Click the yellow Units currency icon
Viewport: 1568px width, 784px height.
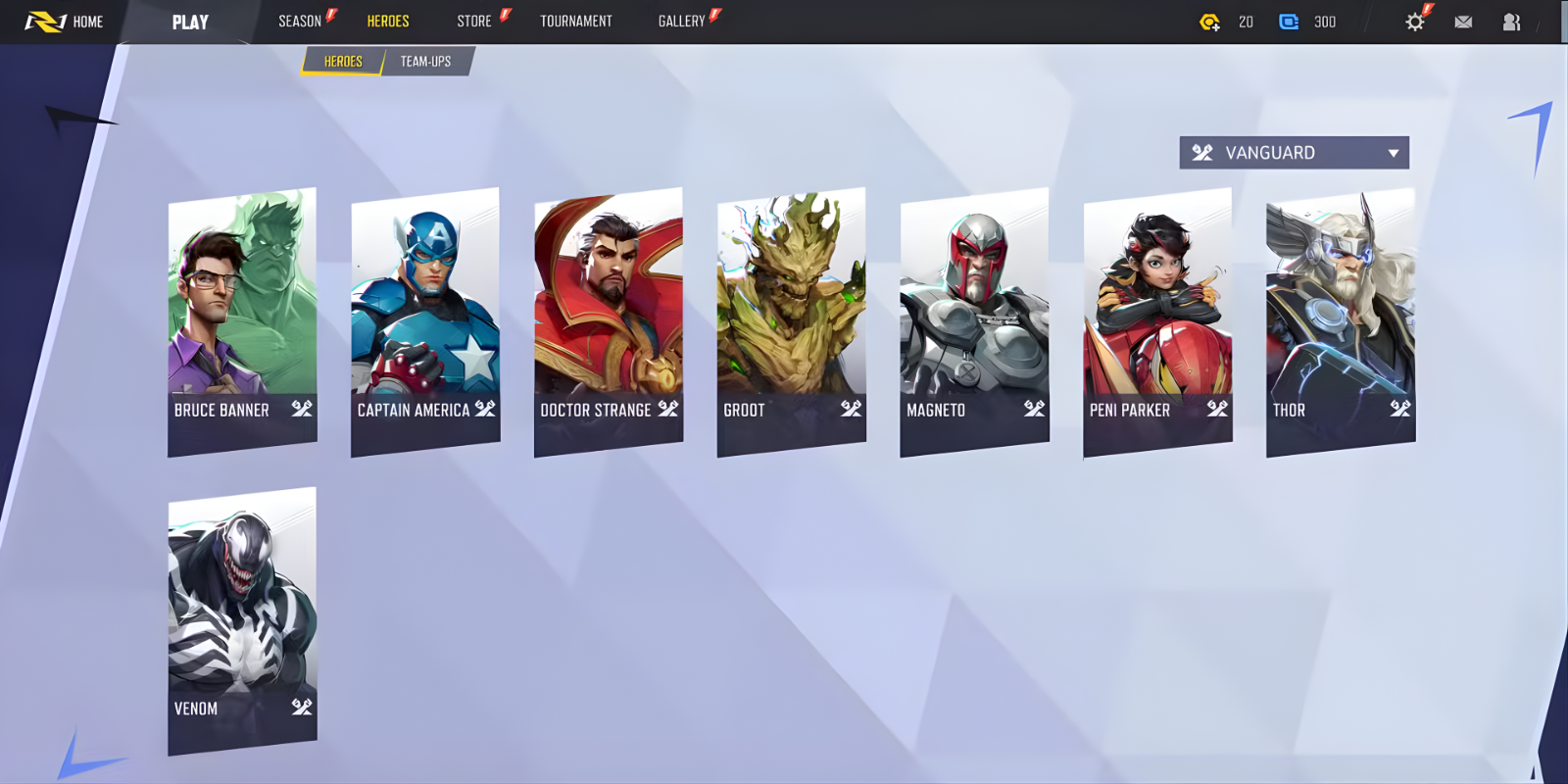1210,21
